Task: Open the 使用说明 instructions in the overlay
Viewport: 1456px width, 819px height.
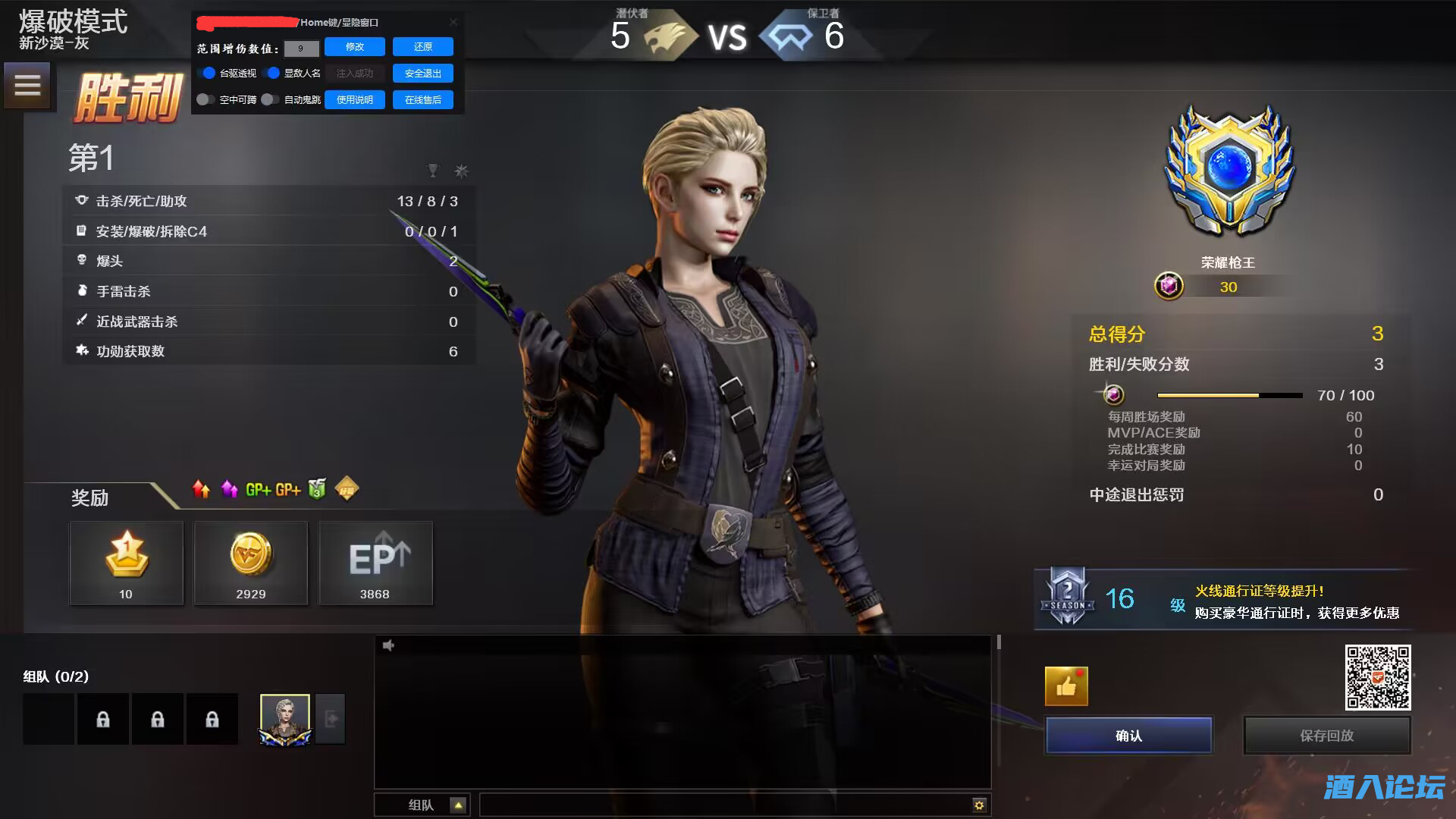Action: pyautogui.click(x=354, y=100)
